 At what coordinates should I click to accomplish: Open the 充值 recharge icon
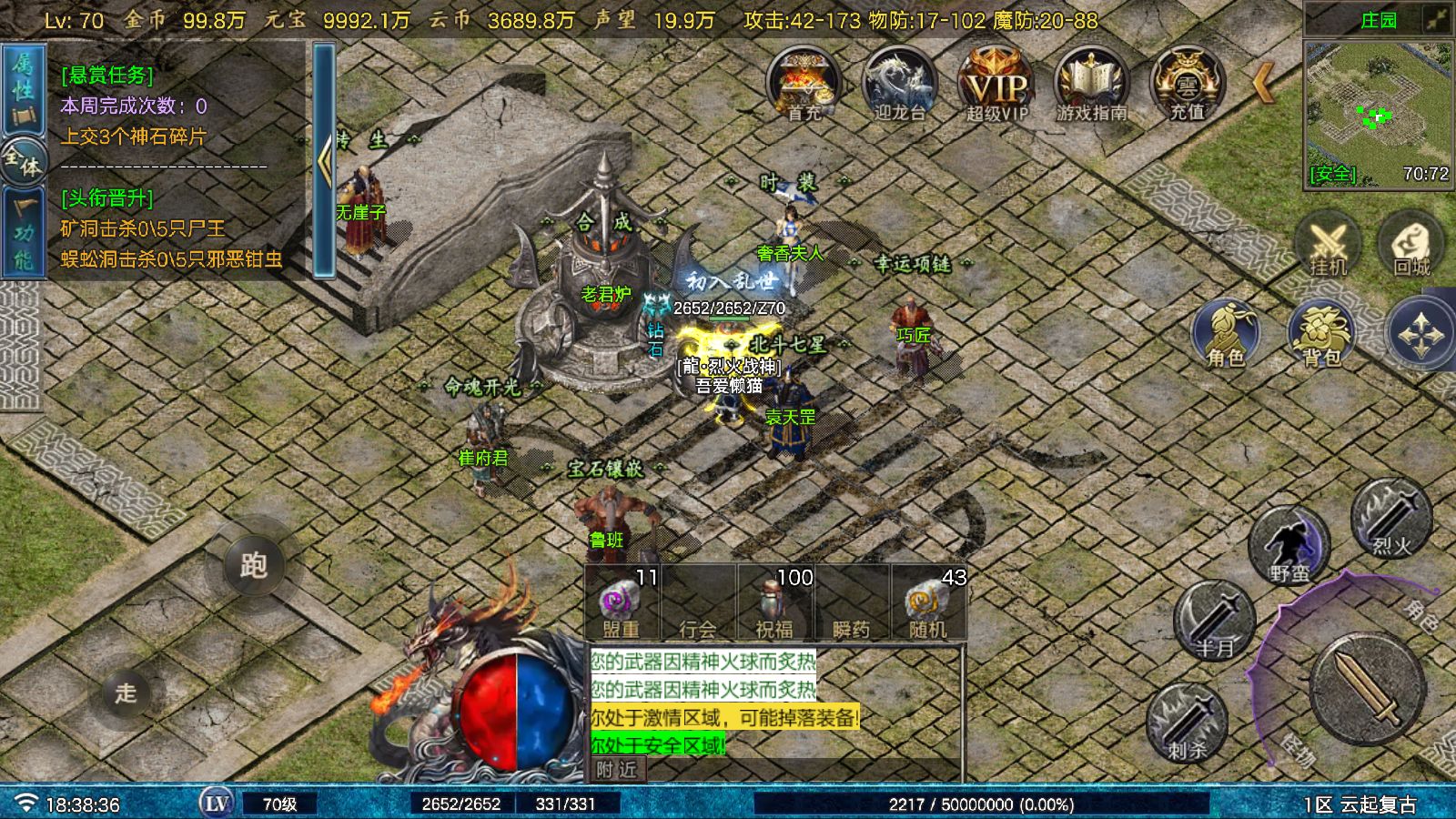1187,84
